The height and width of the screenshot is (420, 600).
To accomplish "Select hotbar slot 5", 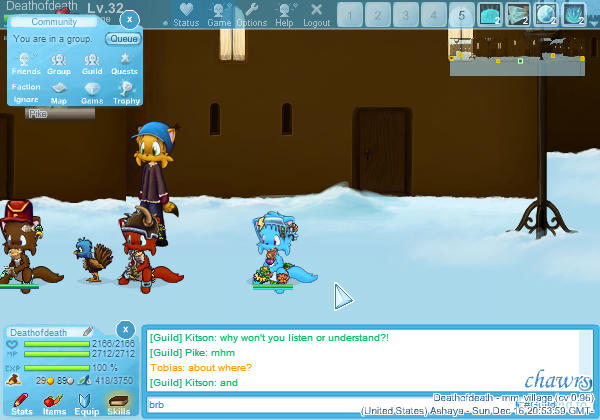I will (x=461, y=15).
